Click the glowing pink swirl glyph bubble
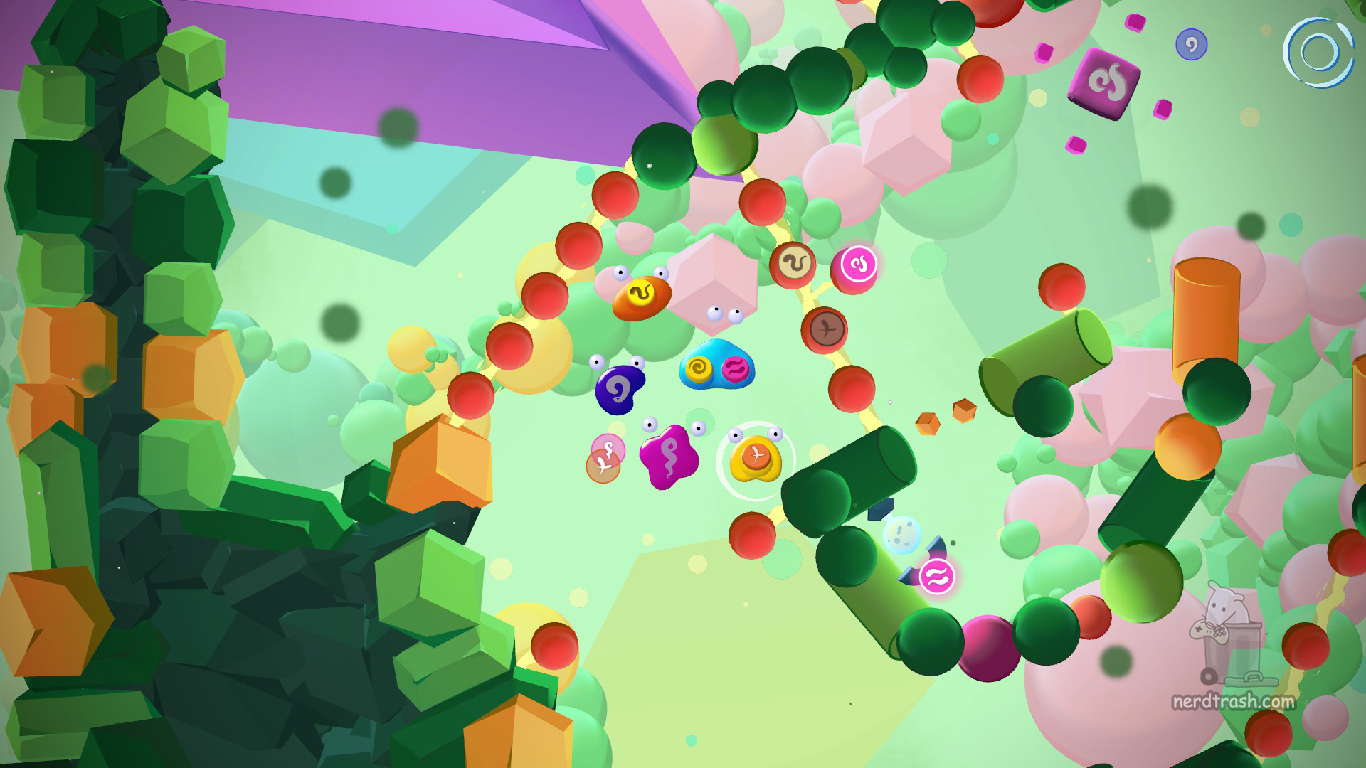The width and height of the screenshot is (1366, 768). (858, 265)
